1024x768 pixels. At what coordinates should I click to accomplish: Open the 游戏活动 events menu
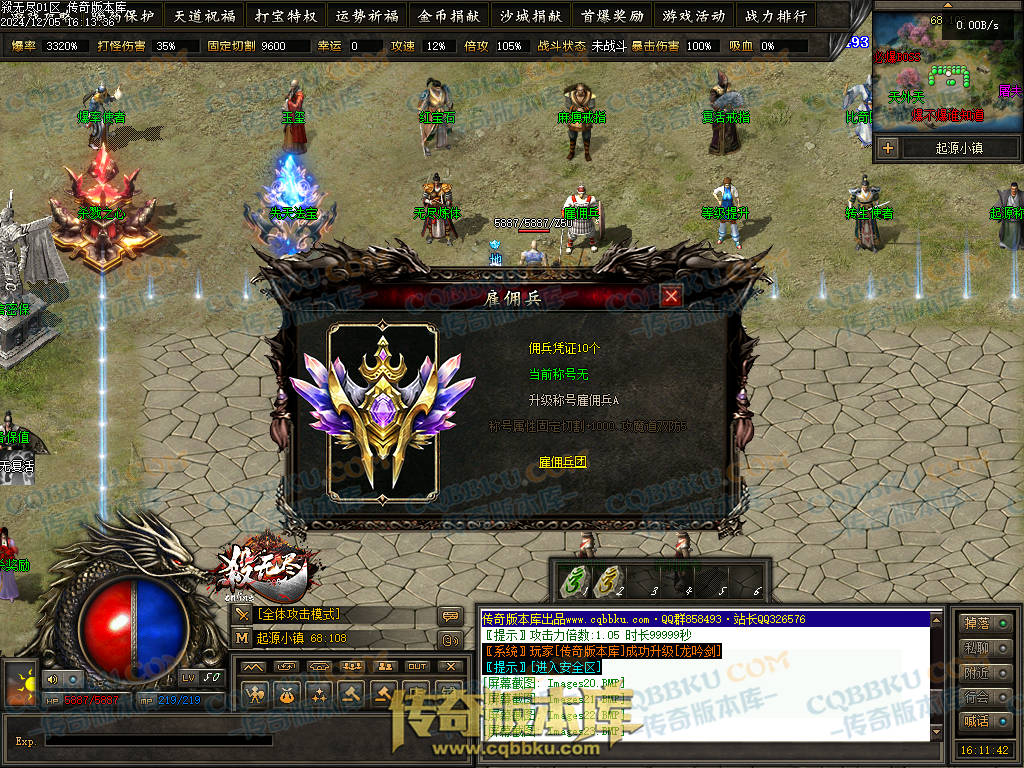pos(693,16)
